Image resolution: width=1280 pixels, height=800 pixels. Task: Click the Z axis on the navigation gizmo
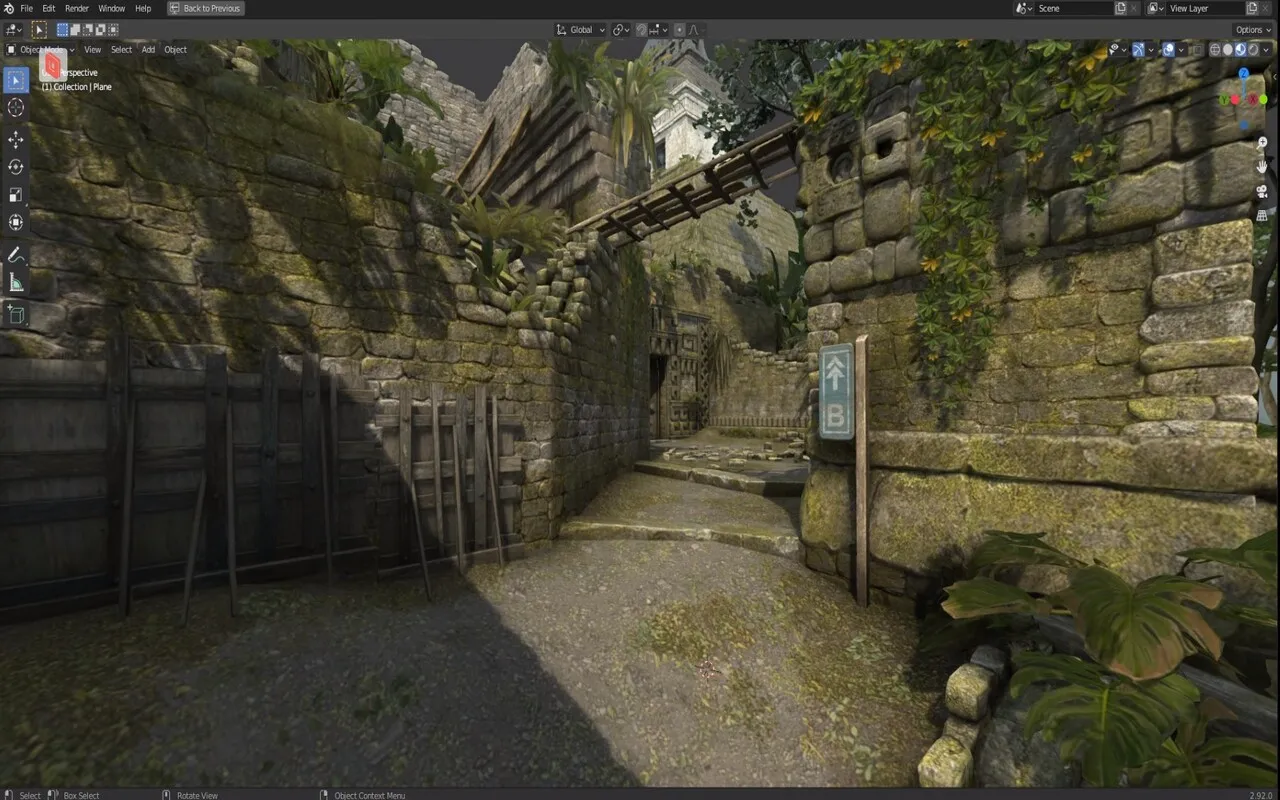click(x=1243, y=72)
